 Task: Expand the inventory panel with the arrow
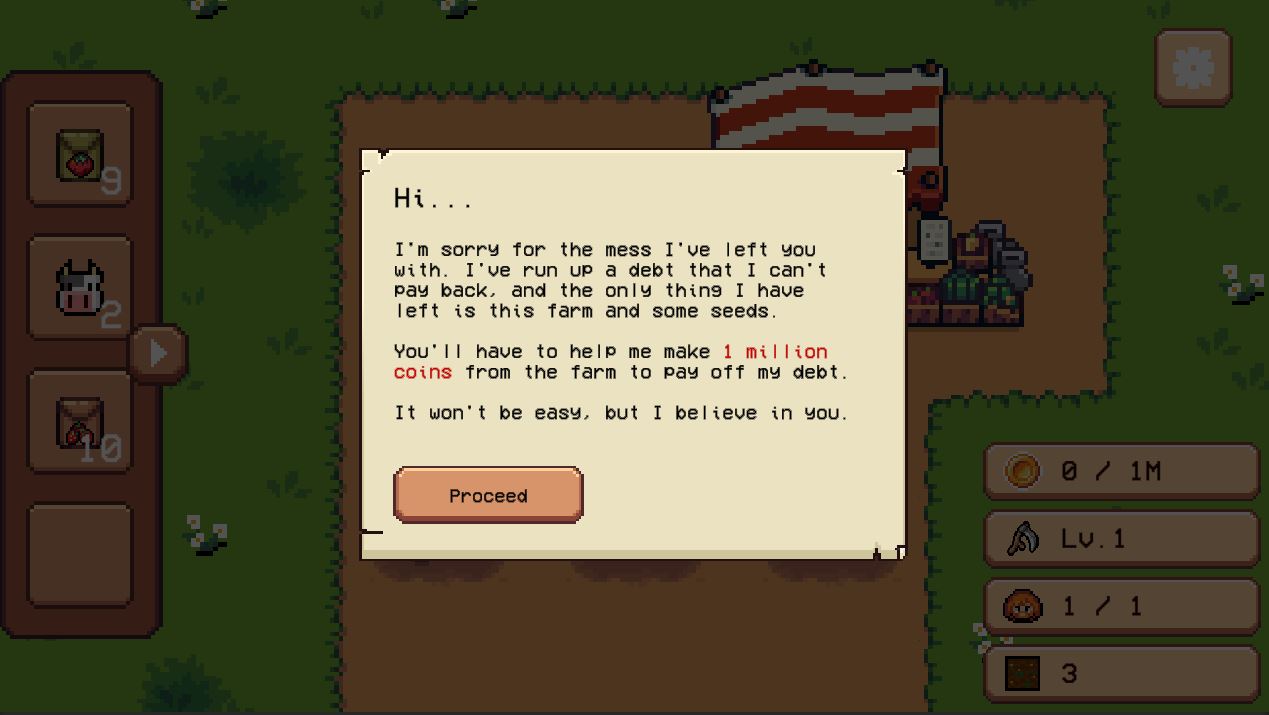(x=158, y=353)
